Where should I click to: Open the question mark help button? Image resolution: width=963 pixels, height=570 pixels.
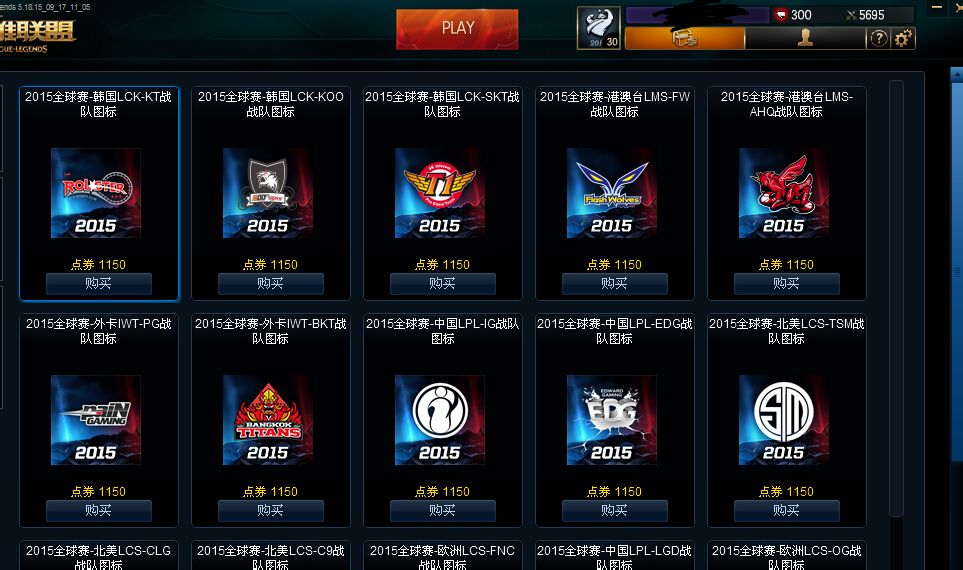point(879,39)
